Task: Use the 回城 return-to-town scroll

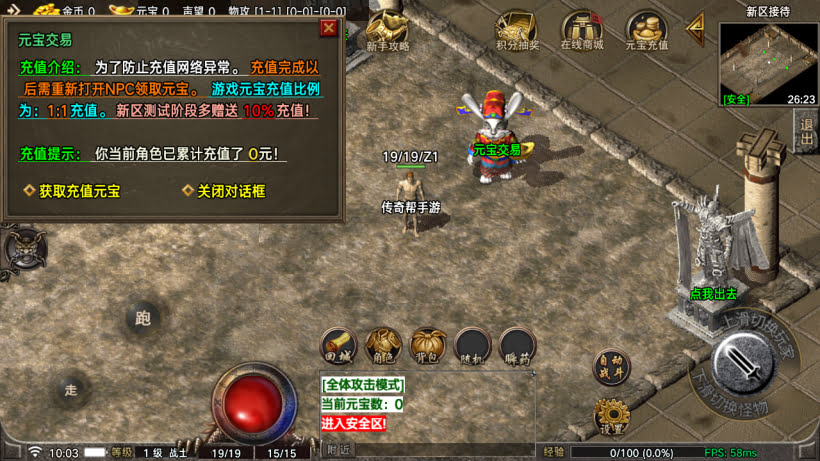Action: tap(340, 344)
